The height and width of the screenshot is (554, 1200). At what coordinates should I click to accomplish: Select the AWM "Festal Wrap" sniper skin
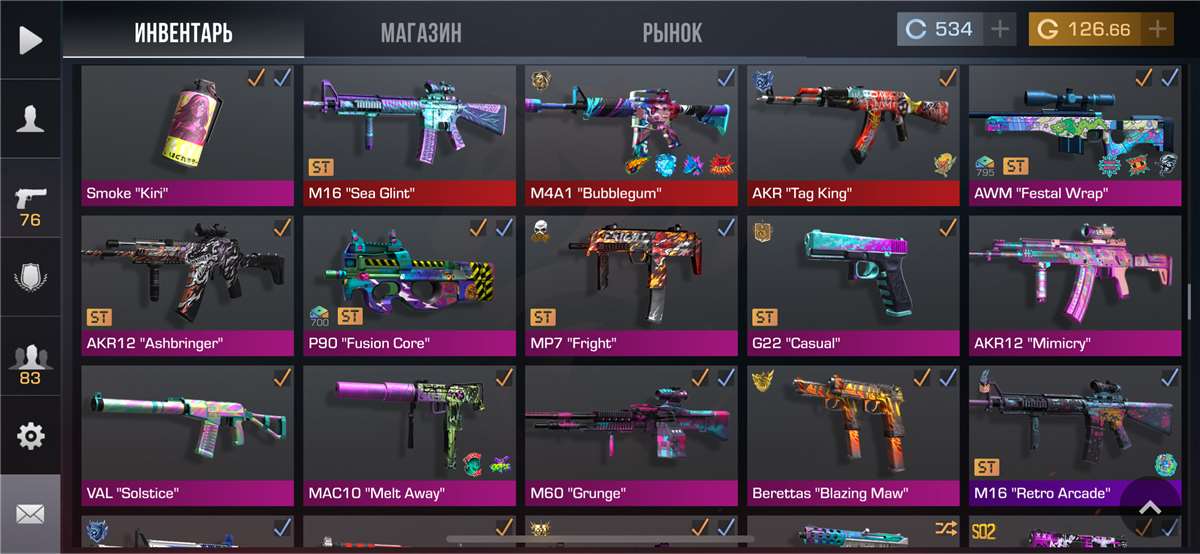pyautogui.click(x=1075, y=130)
